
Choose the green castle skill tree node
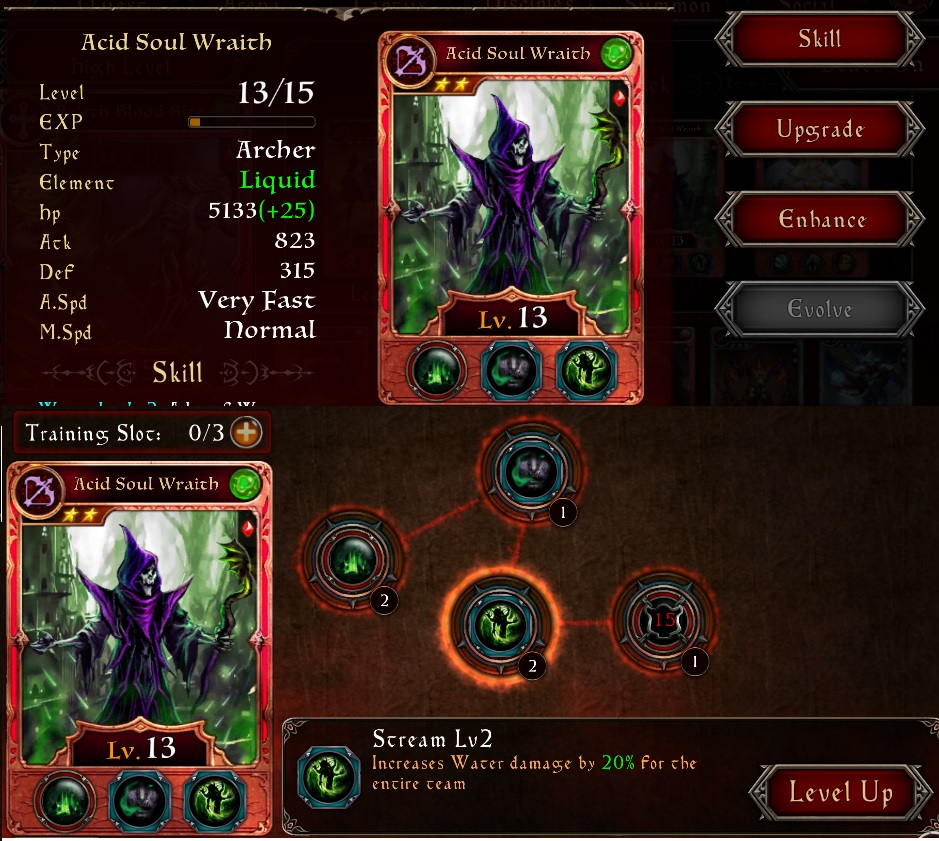click(354, 558)
